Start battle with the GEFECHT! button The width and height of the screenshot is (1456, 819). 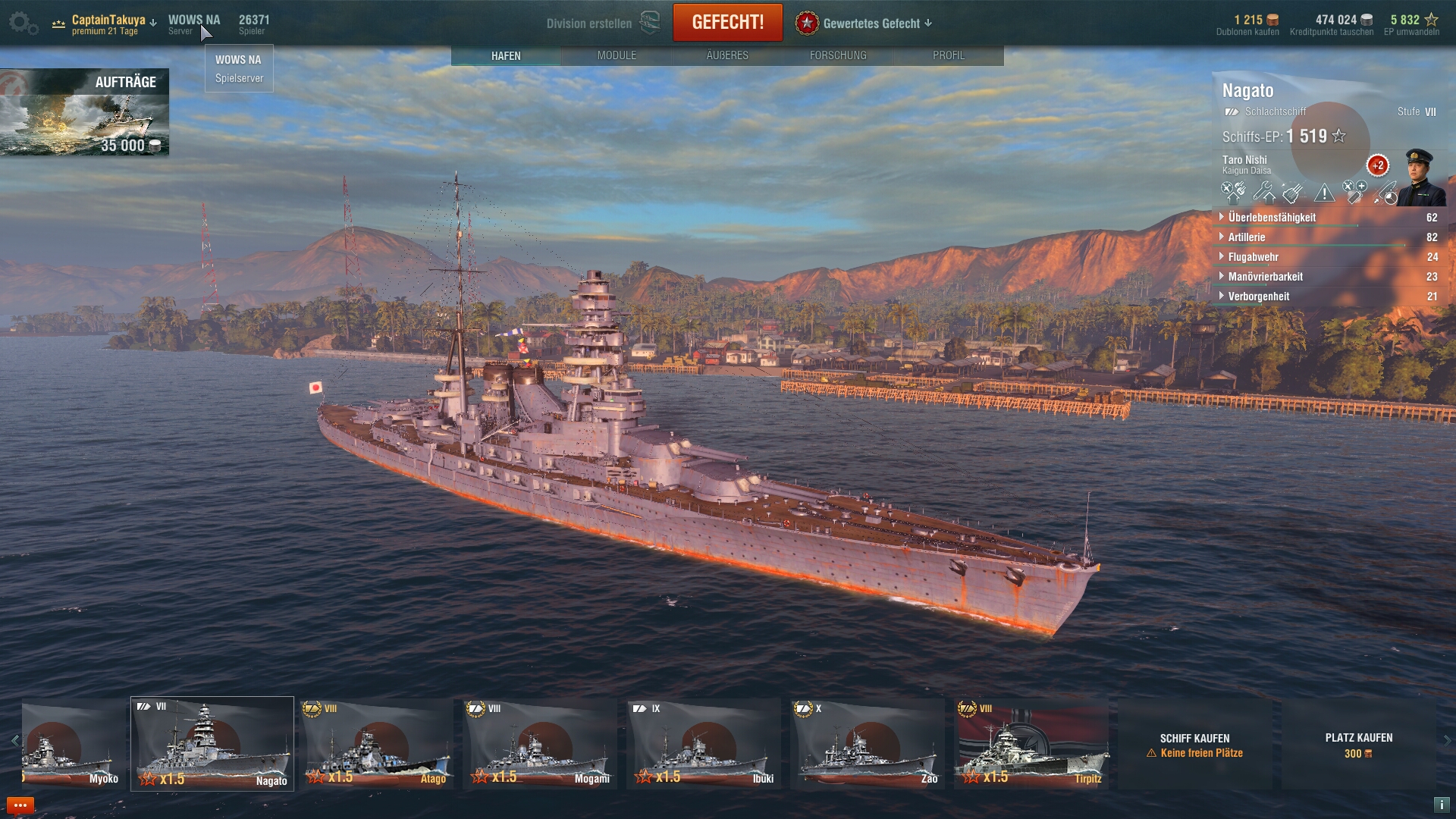[727, 23]
